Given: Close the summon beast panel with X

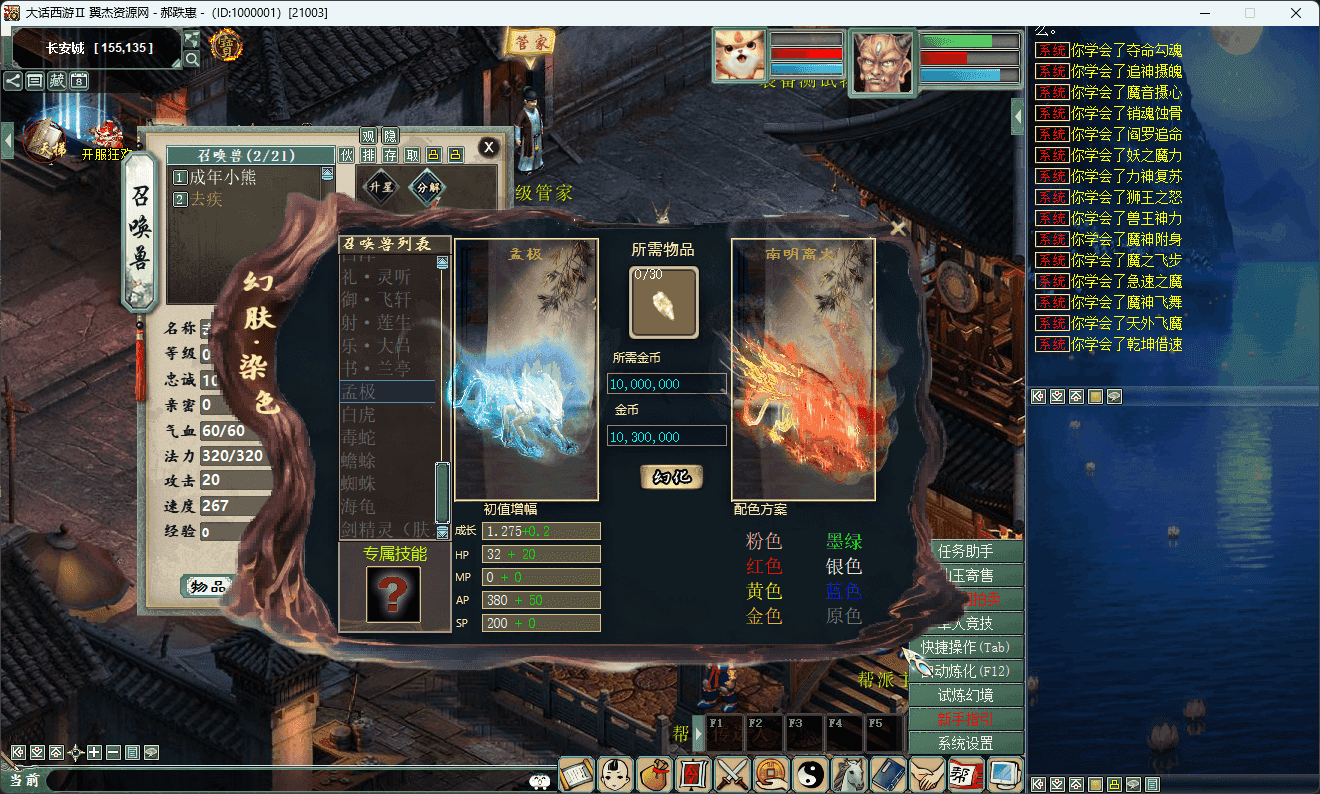Looking at the screenshot, I should (x=488, y=147).
